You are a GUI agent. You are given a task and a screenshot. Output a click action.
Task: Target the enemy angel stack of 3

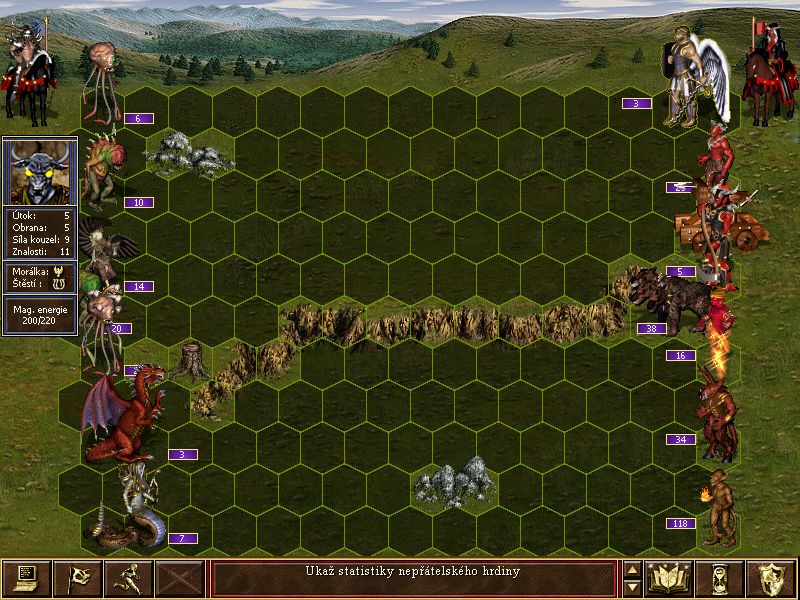(x=692, y=80)
